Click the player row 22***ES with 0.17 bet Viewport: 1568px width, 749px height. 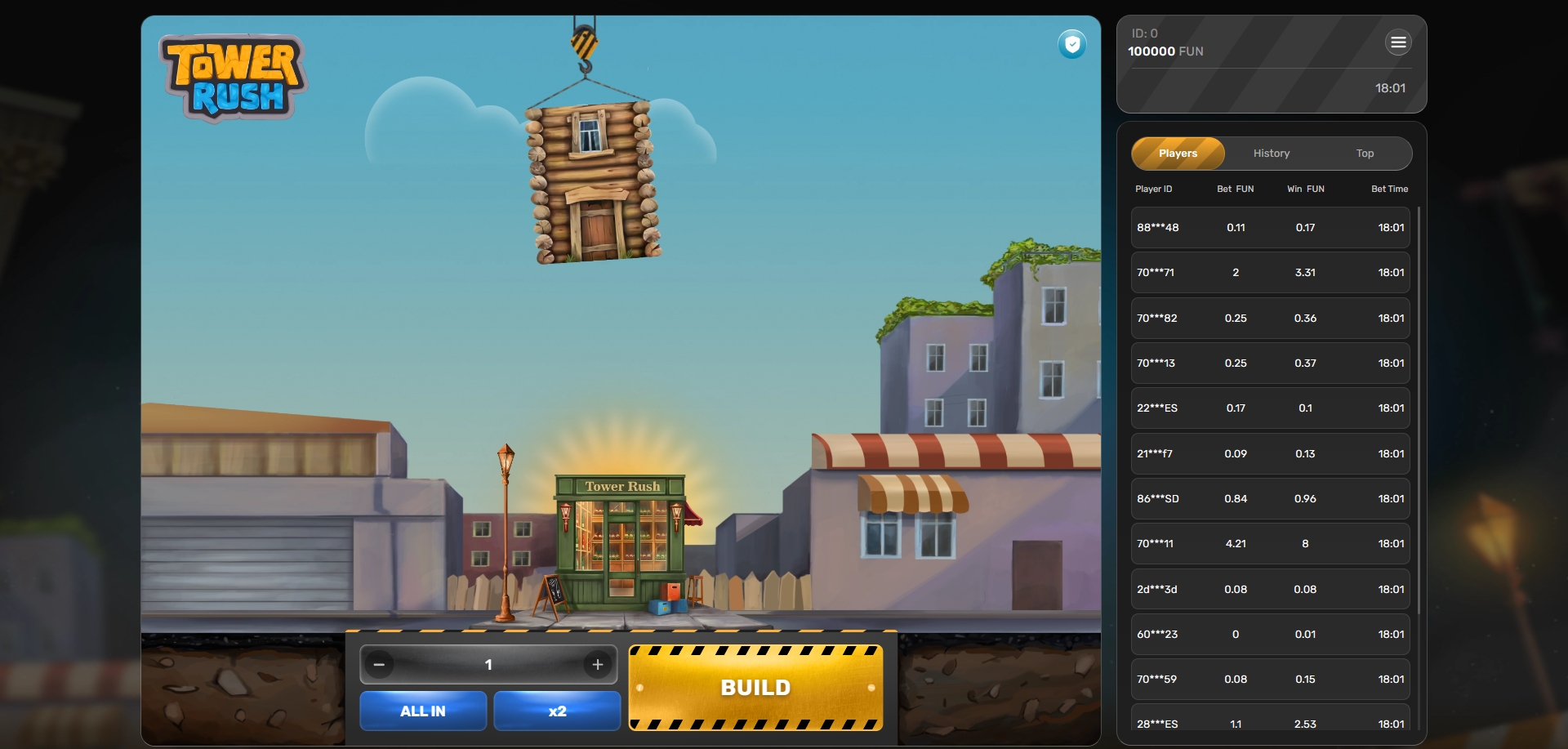1270,408
